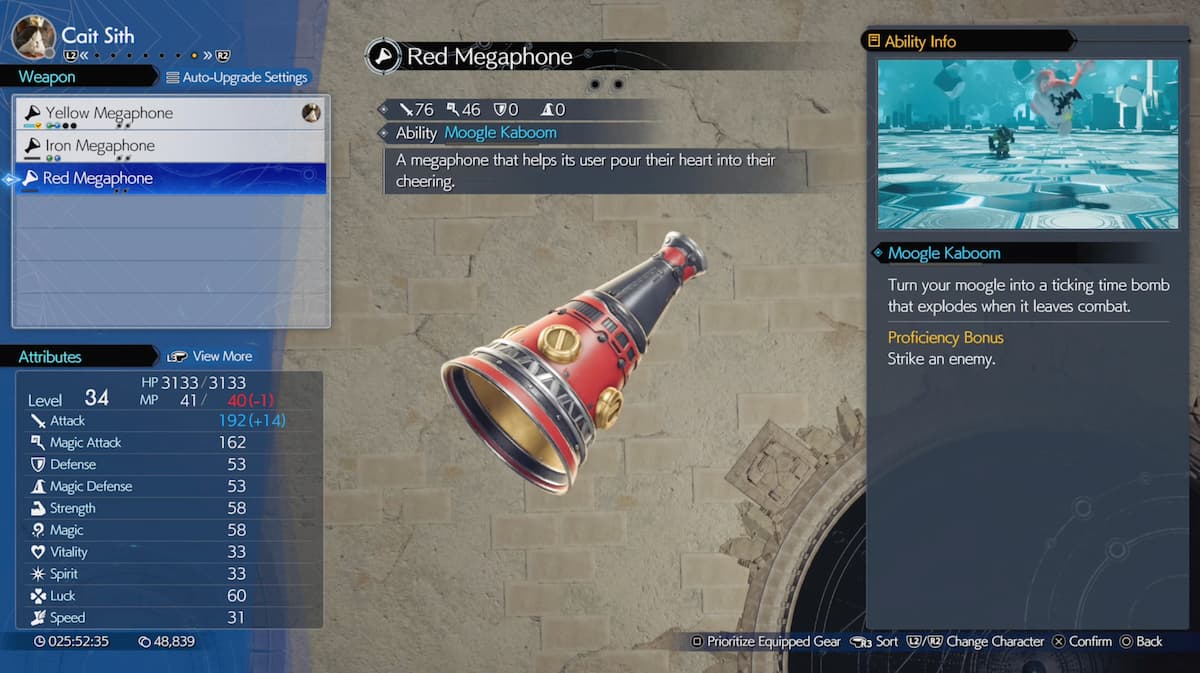The image size is (1200, 673).
Task: Click the Moogle Kaboom ability preview thumbnail
Action: [1028, 144]
